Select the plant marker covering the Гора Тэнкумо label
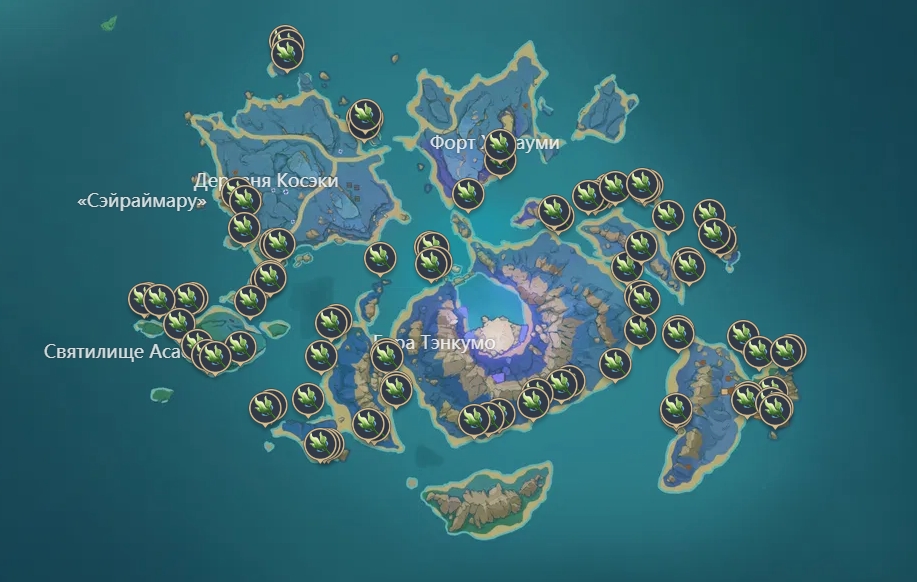Image resolution: width=917 pixels, height=582 pixels. [386, 355]
